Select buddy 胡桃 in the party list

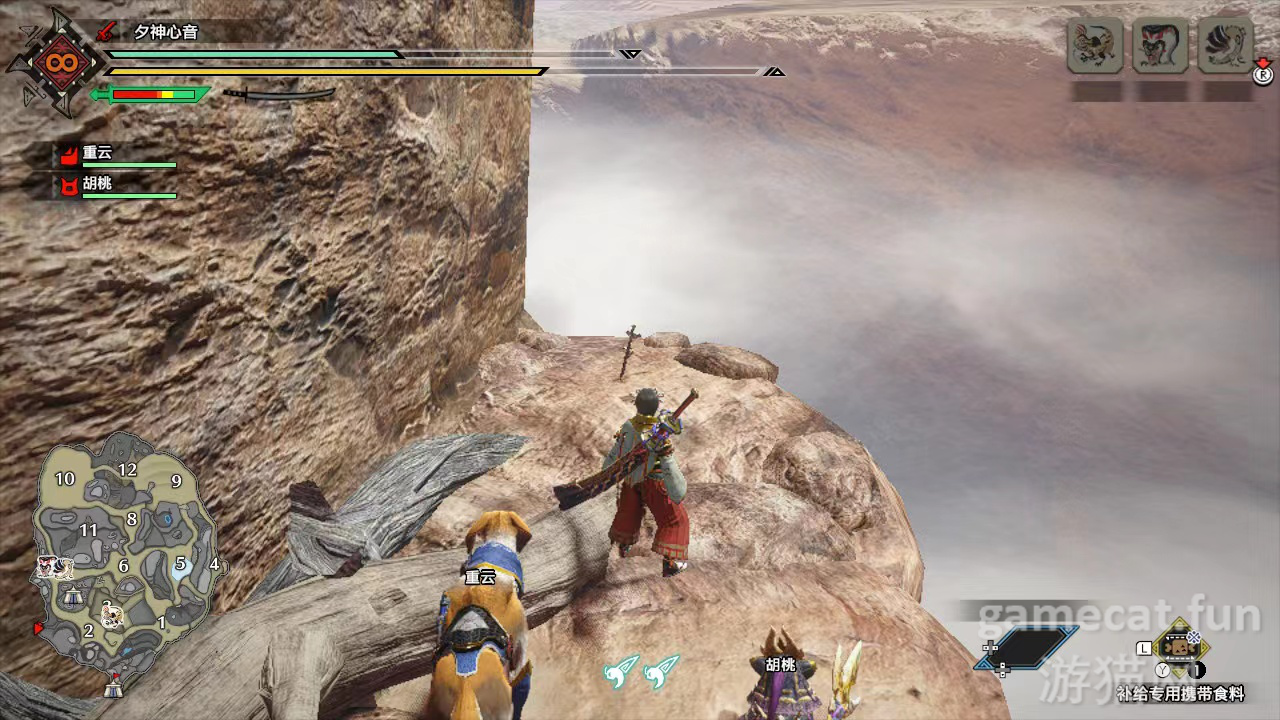point(98,185)
